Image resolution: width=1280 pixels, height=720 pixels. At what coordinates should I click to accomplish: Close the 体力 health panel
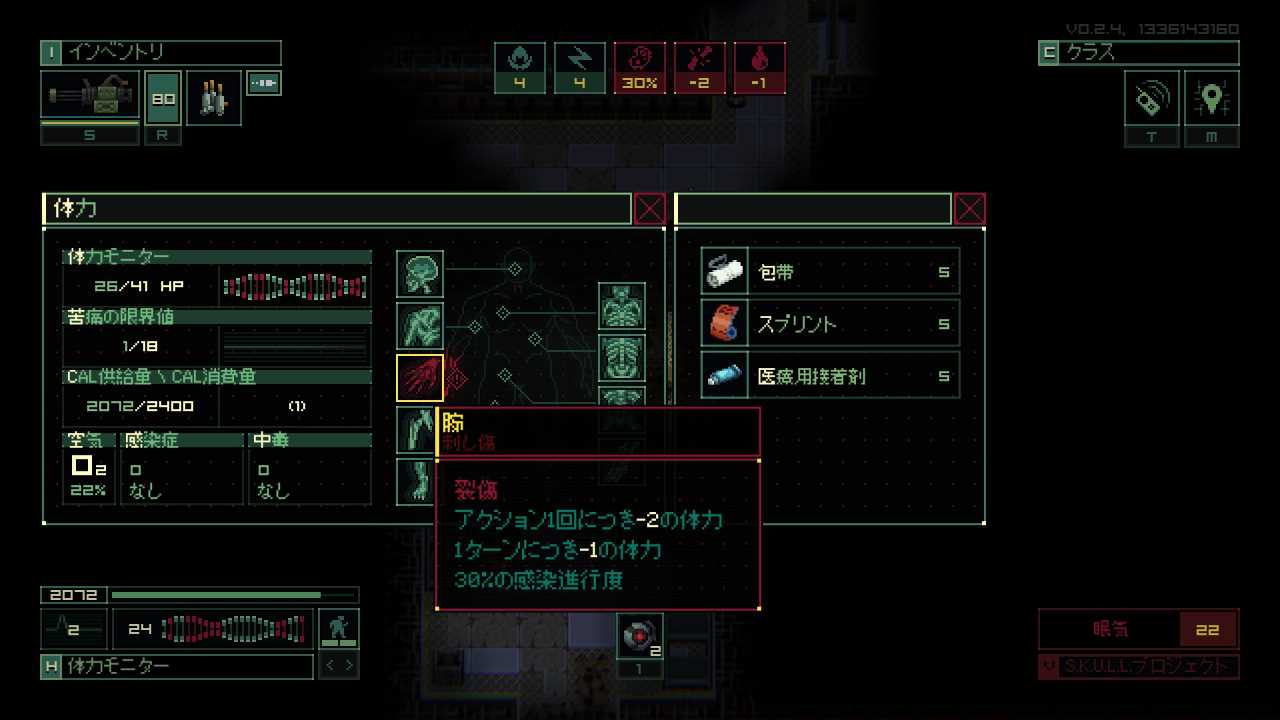[650, 209]
